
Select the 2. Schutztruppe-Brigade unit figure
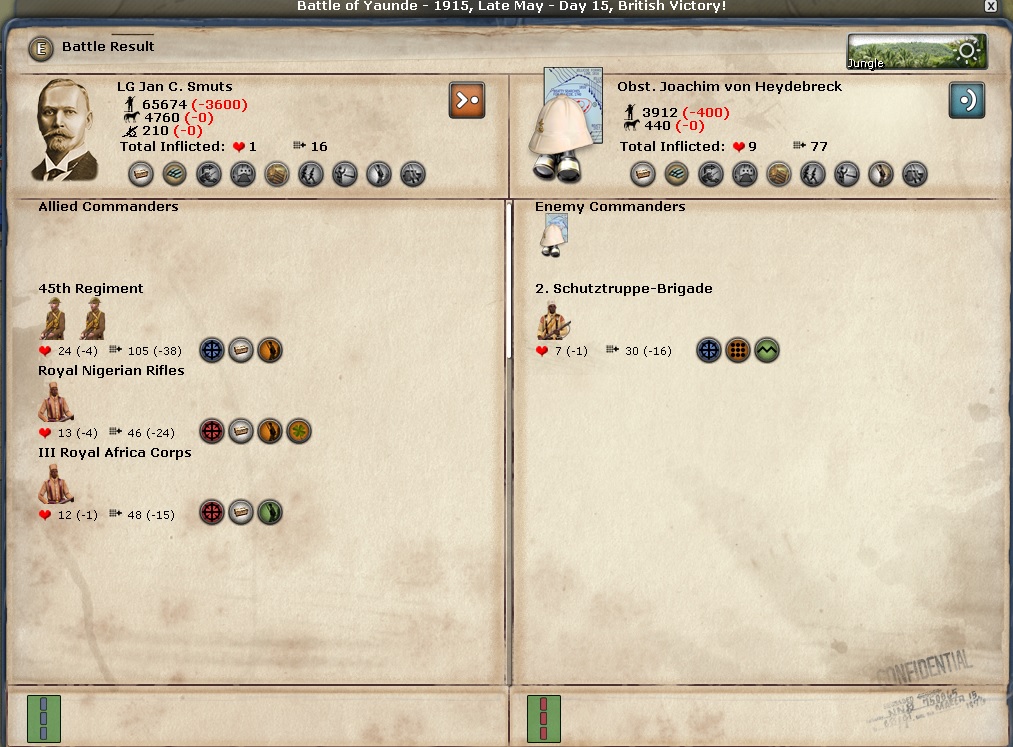[553, 320]
